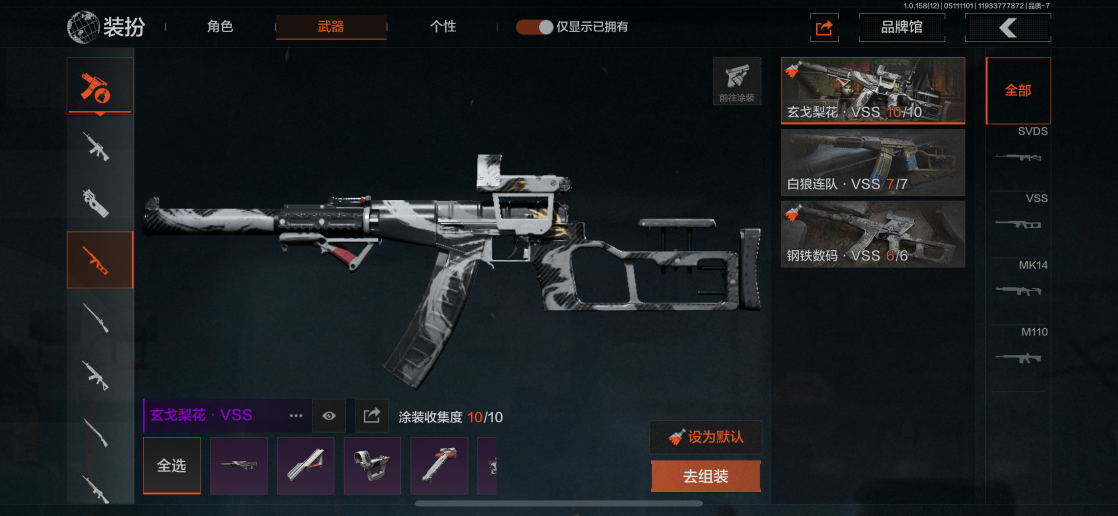Choose the 白狼连队 VSS skin card
Viewport: 1118px width, 516px height.
click(x=872, y=162)
